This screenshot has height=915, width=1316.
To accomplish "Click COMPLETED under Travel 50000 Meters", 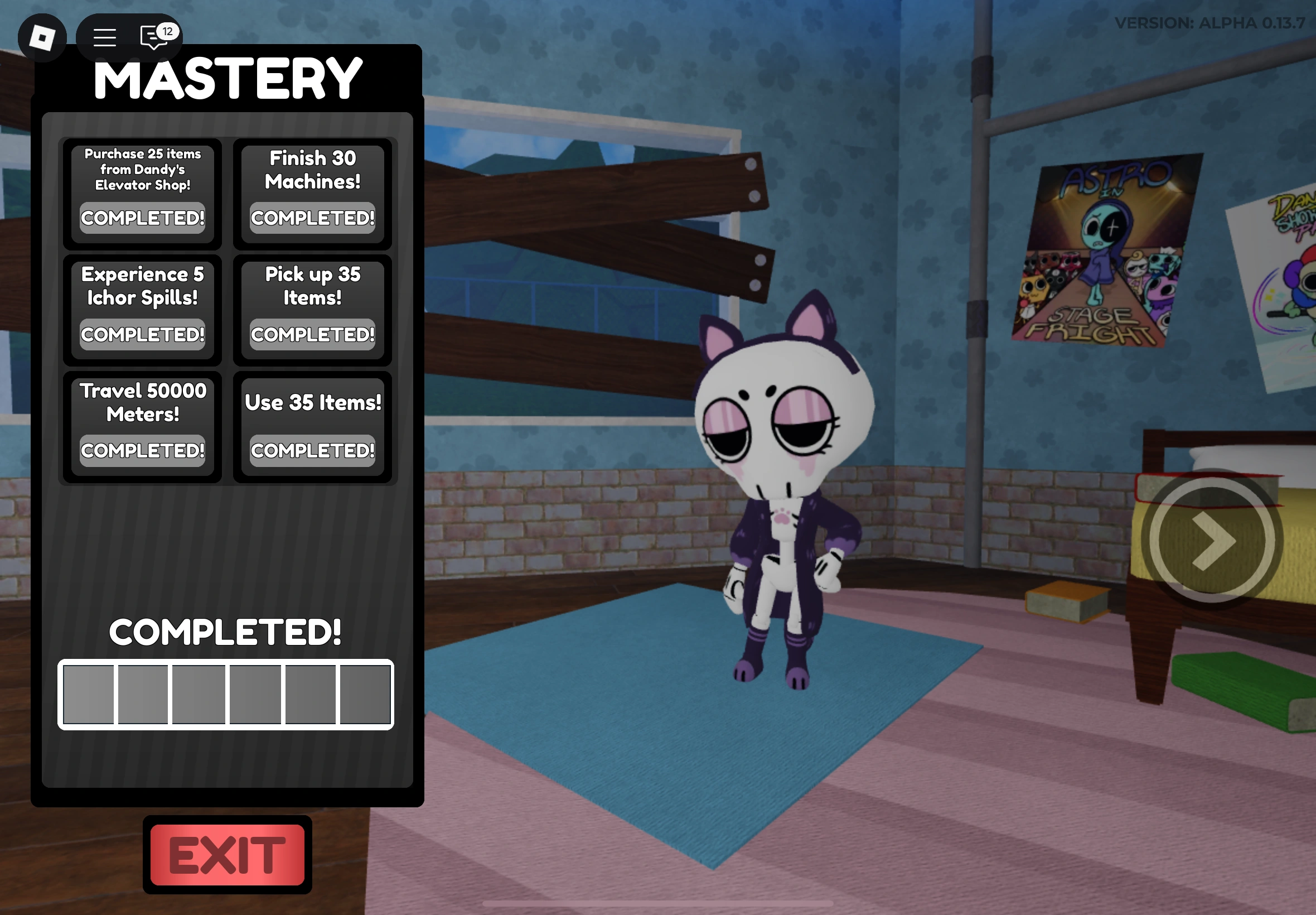I will pyautogui.click(x=143, y=452).
